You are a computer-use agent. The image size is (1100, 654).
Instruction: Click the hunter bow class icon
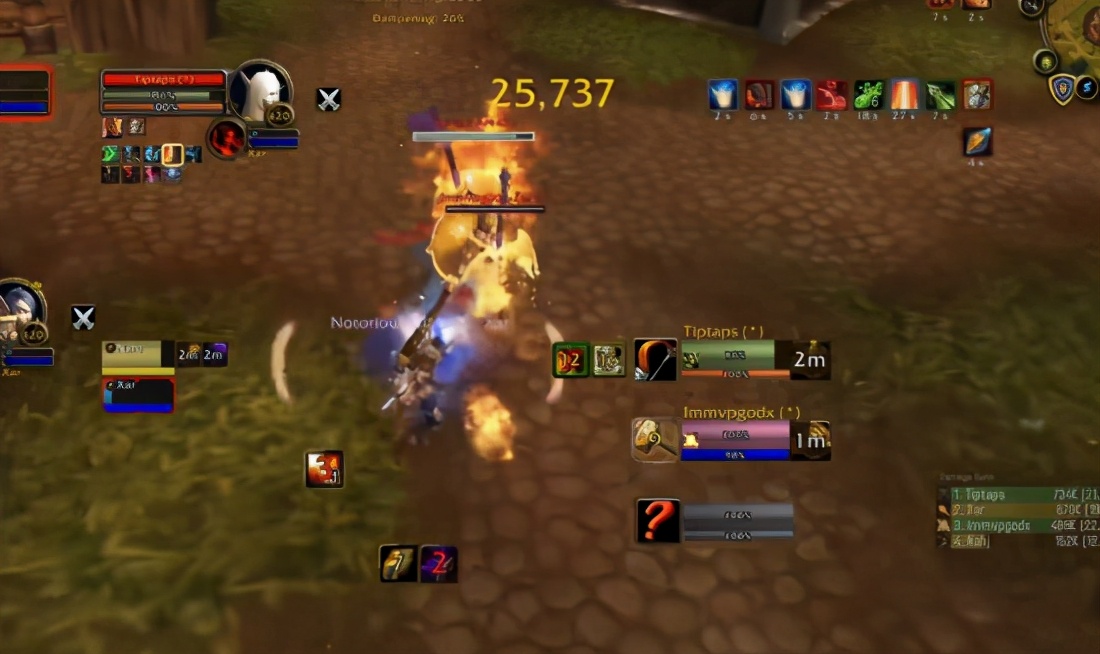pyautogui.click(x=656, y=360)
